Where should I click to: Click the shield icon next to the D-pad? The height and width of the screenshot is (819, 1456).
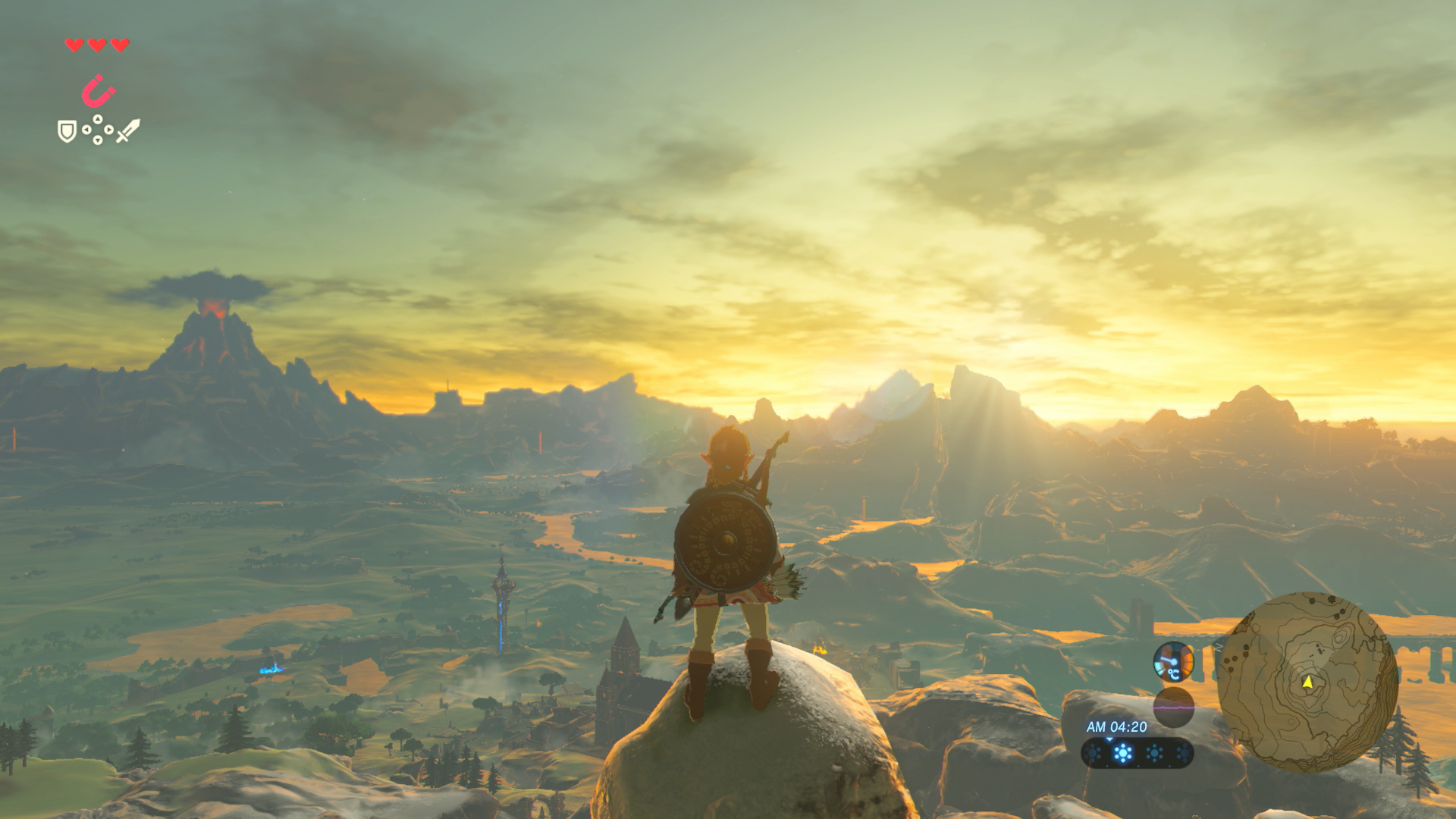(67, 131)
